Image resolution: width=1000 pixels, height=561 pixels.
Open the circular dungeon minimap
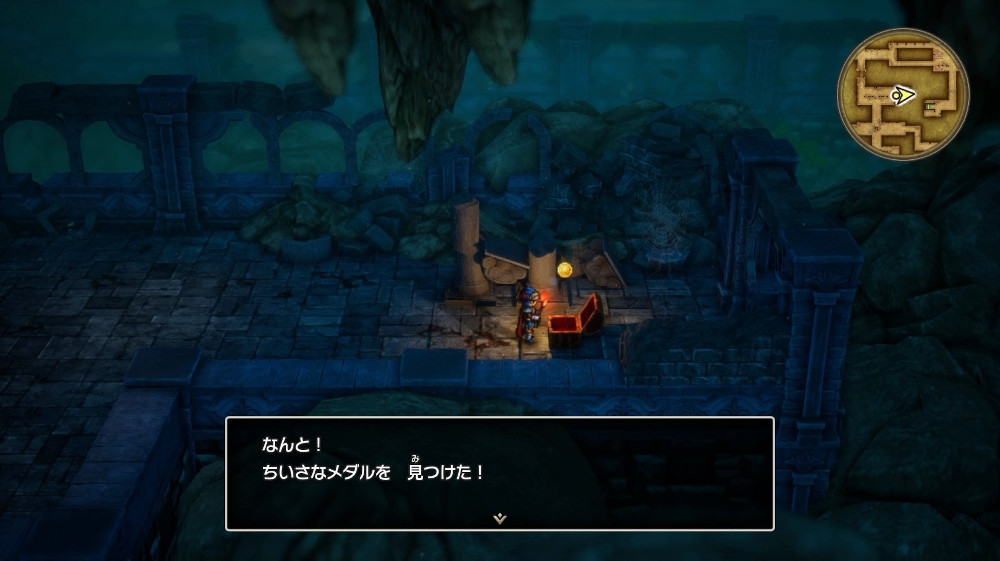tap(902, 93)
